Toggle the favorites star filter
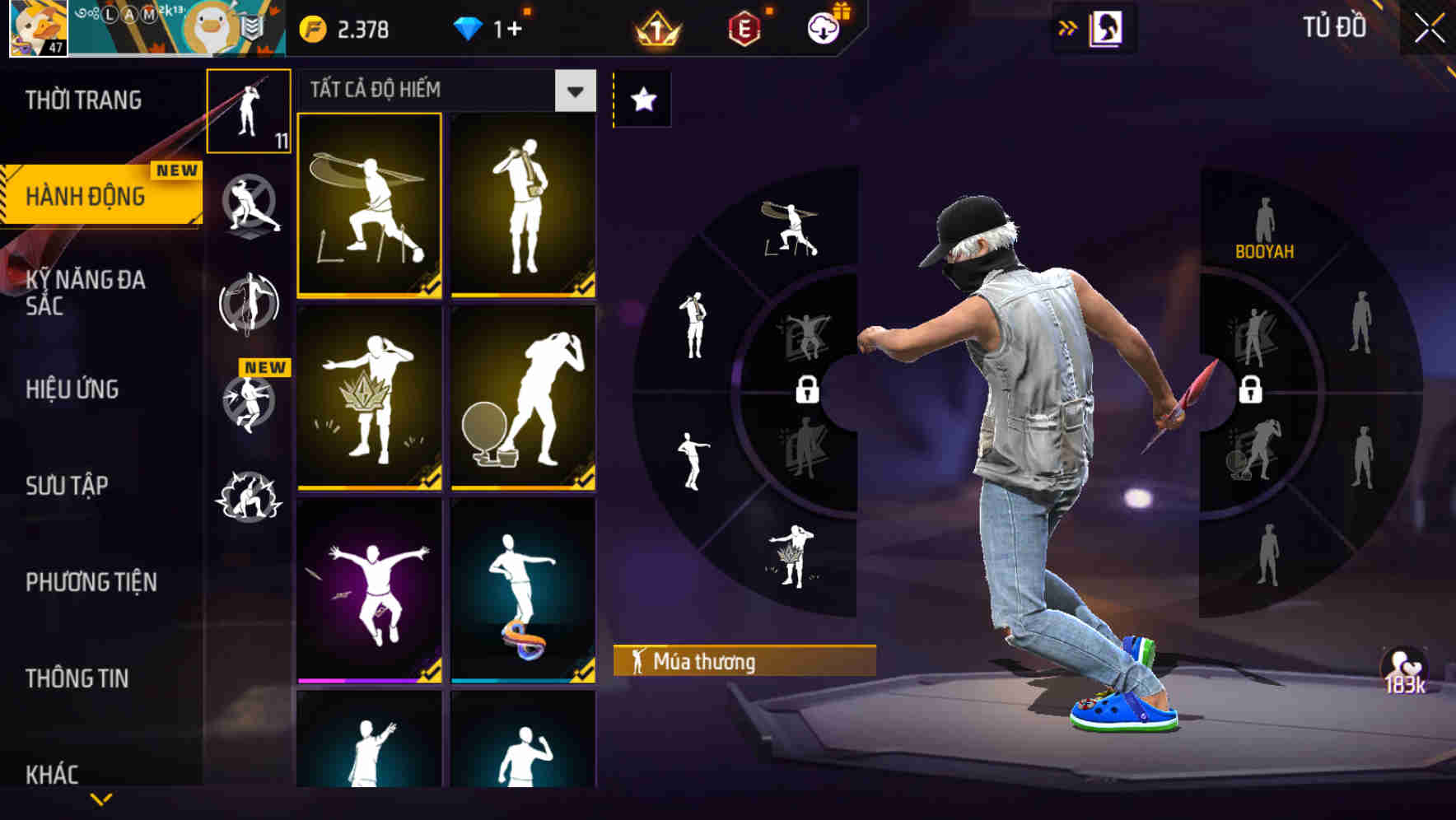This screenshot has width=1456, height=820. (x=642, y=99)
